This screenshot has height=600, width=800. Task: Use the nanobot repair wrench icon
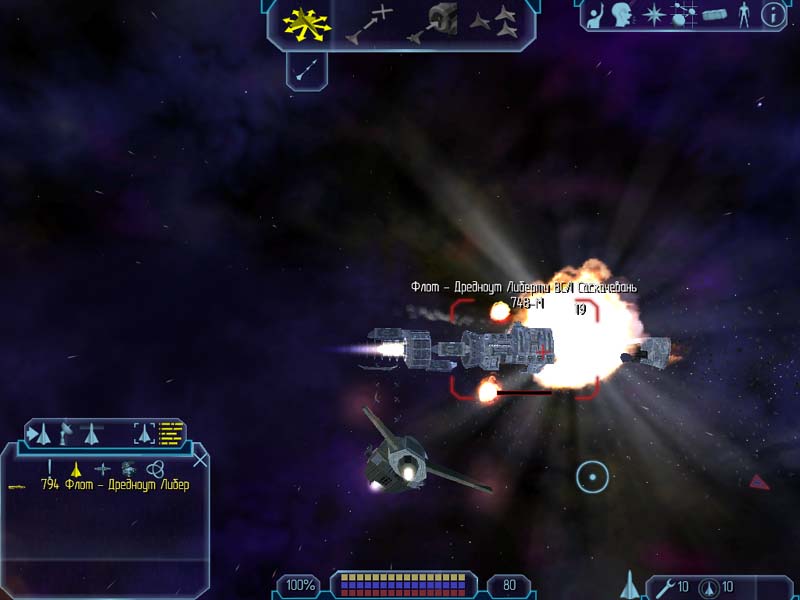pos(663,585)
